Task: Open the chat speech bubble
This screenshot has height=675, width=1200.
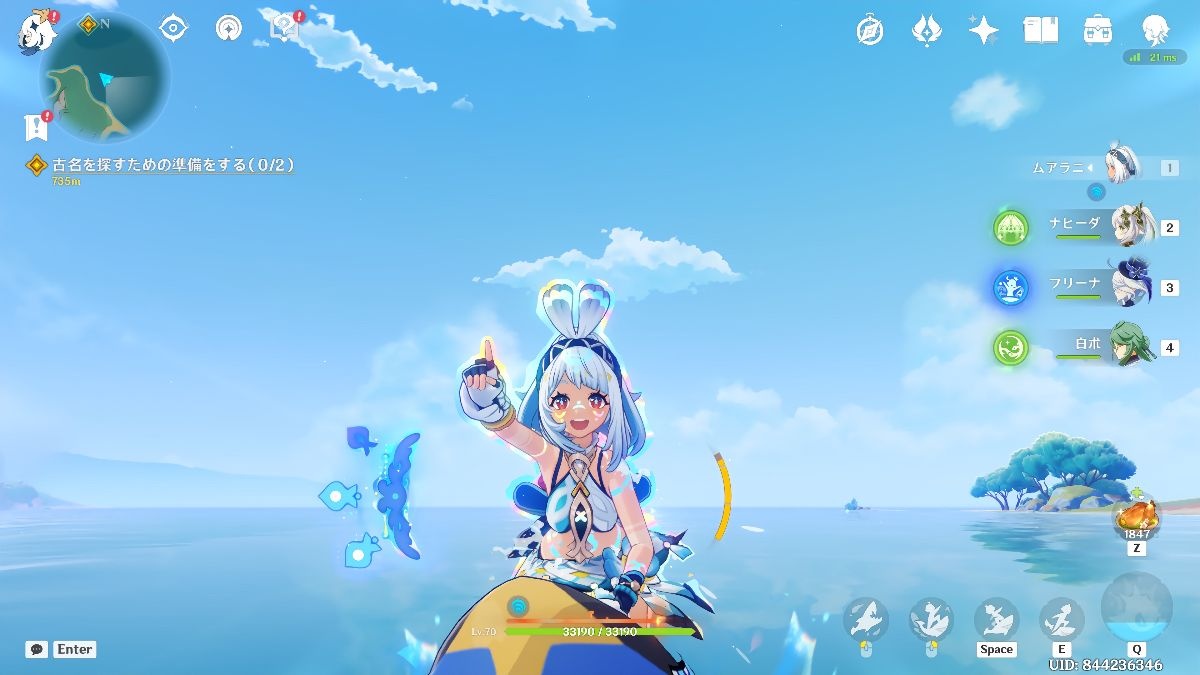Action: [37, 649]
